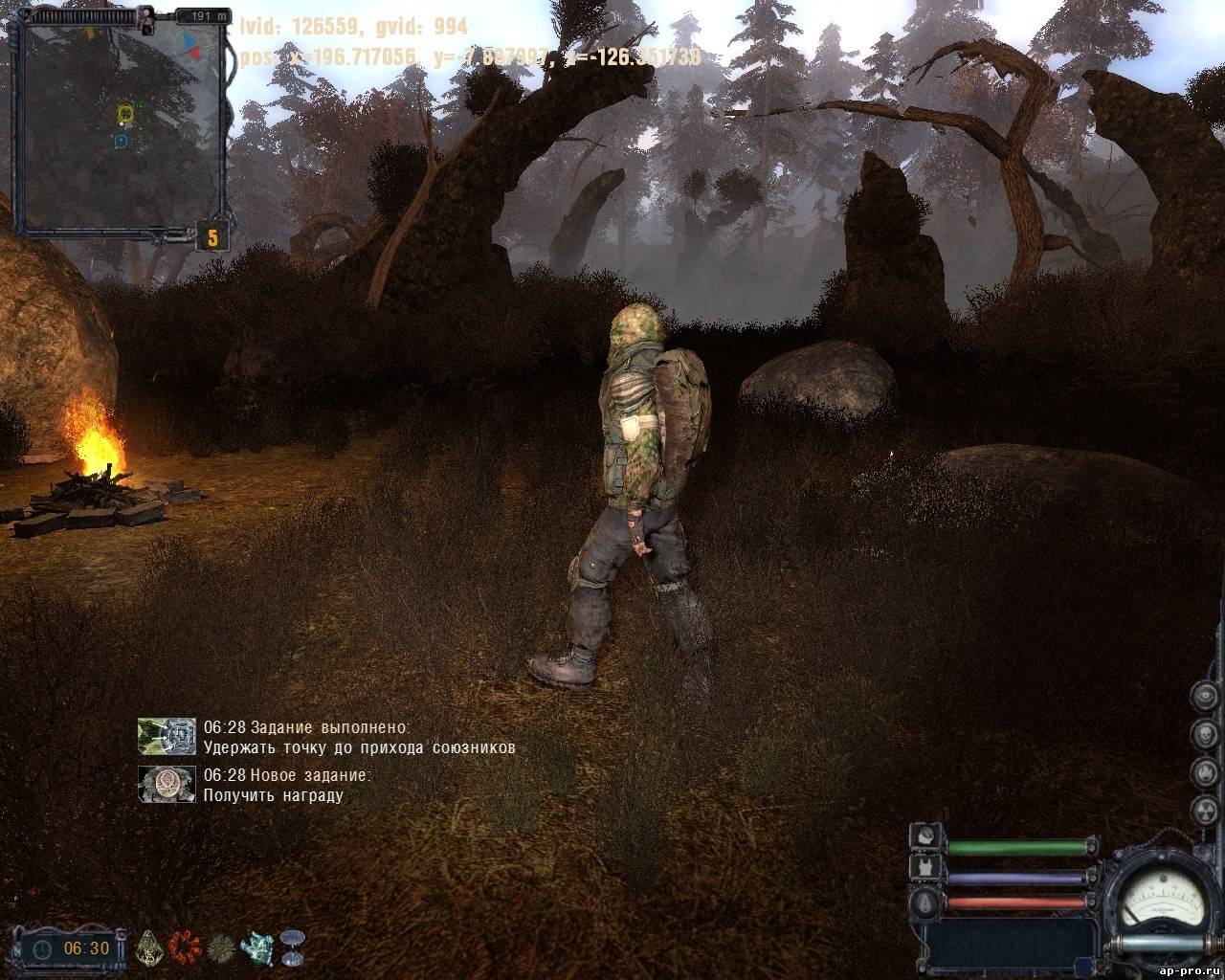This screenshot has height=980, width=1225.
Task: Select the yellow crosshair marker on the minimap
Action: click(x=124, y=115)
